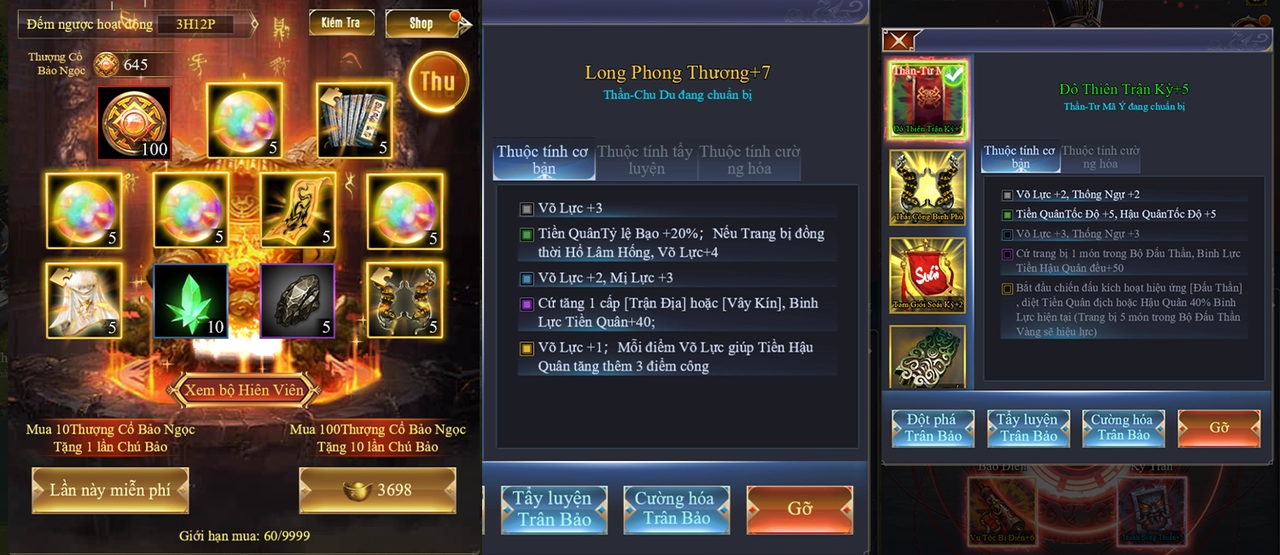Viewport: 1280px width, 555px height.
Task: Choose the dark ore stone reward slot
Action: click(297, 300)
